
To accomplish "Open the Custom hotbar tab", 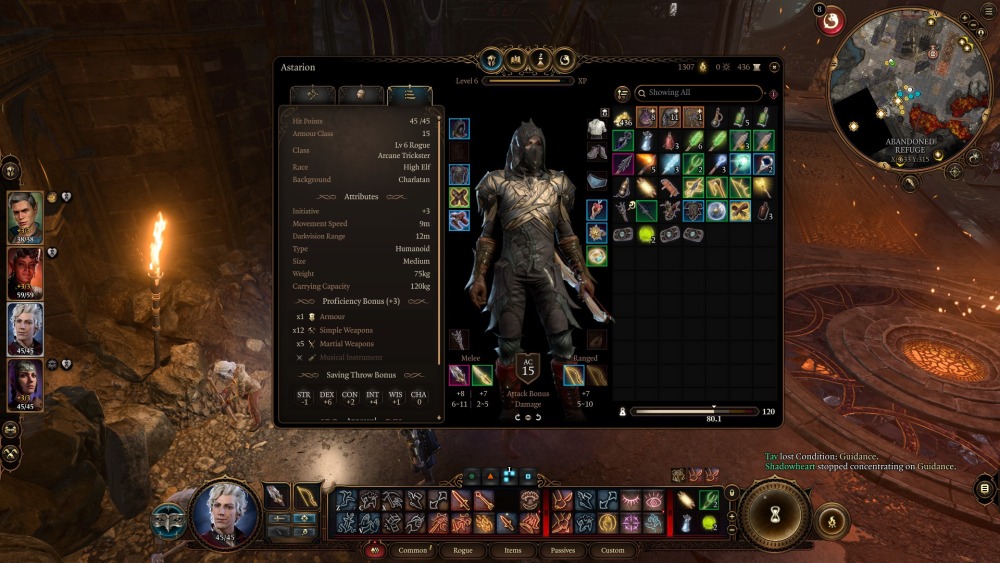I will (x=612, y=550).
